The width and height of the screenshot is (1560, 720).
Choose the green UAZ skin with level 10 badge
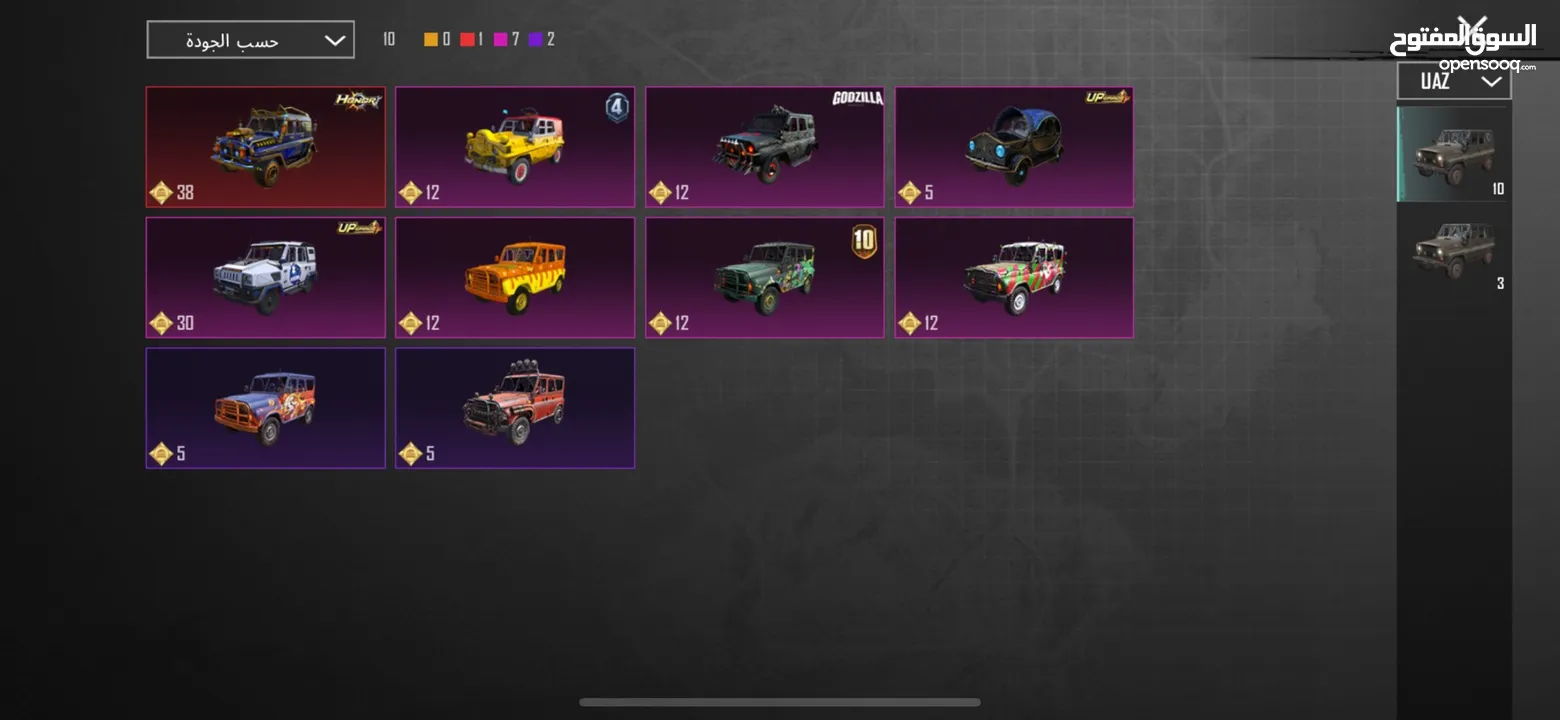(x=764, y=277)
